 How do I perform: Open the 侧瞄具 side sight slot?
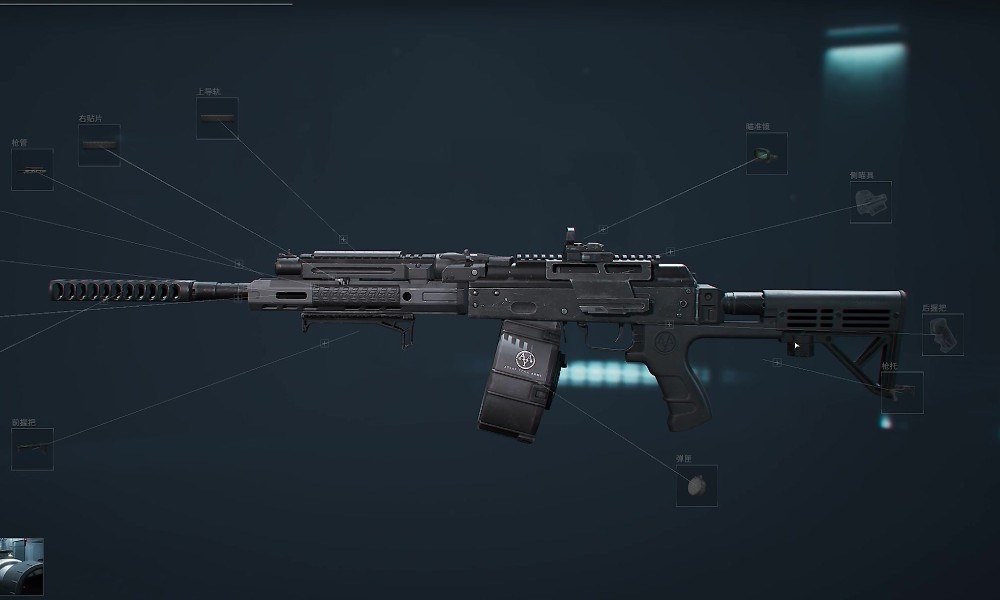870,202
